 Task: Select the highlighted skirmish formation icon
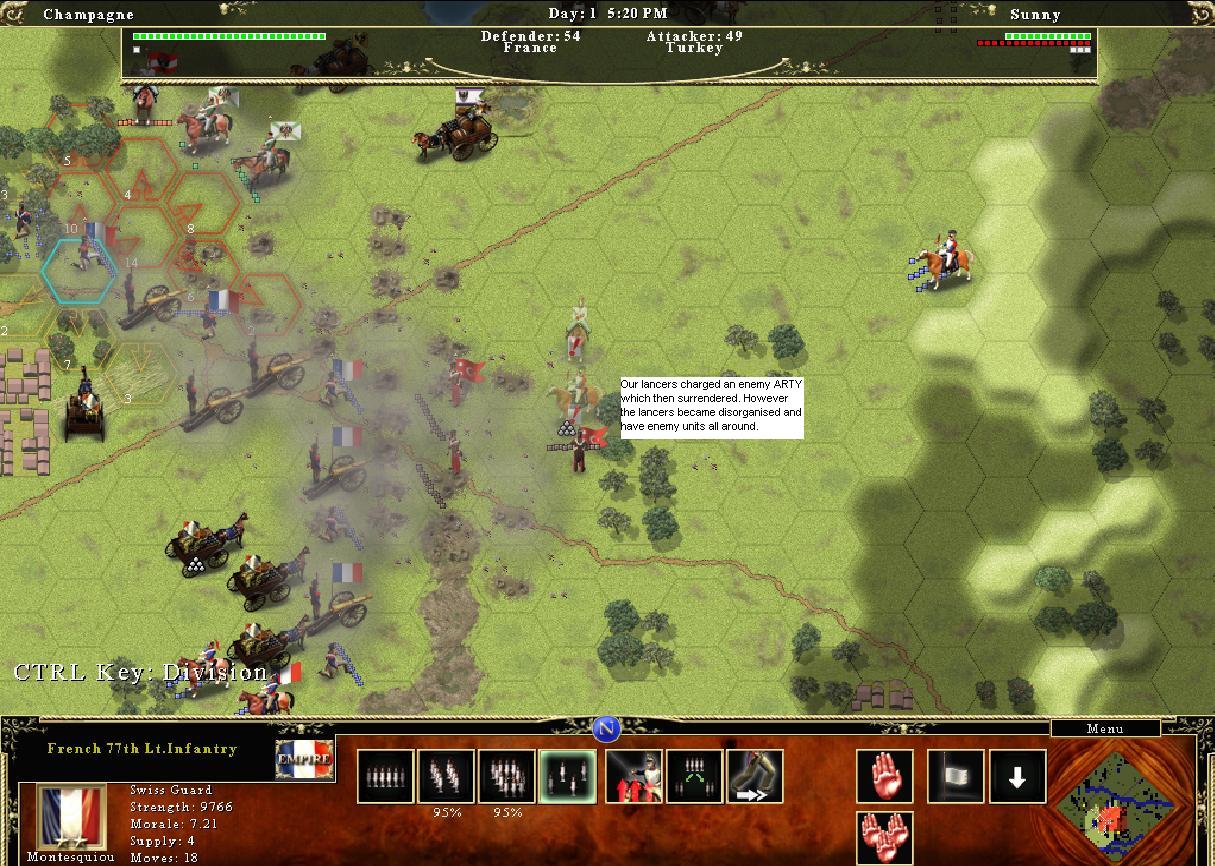tap(567, 777)
